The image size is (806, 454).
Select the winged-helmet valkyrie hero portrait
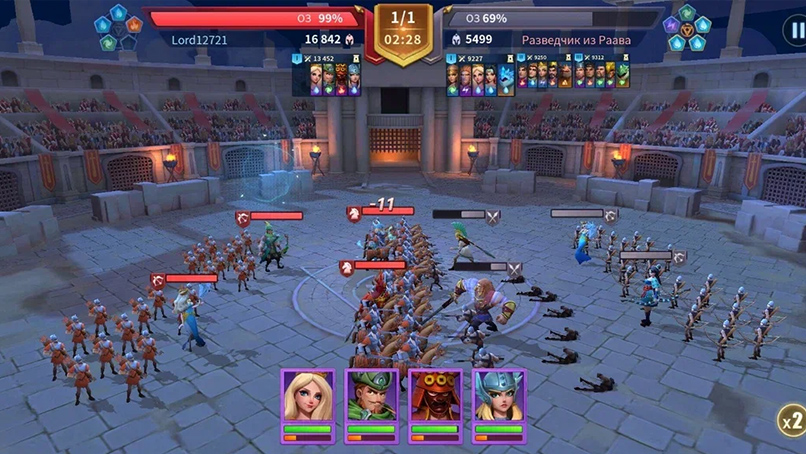[x=499, y=399]
